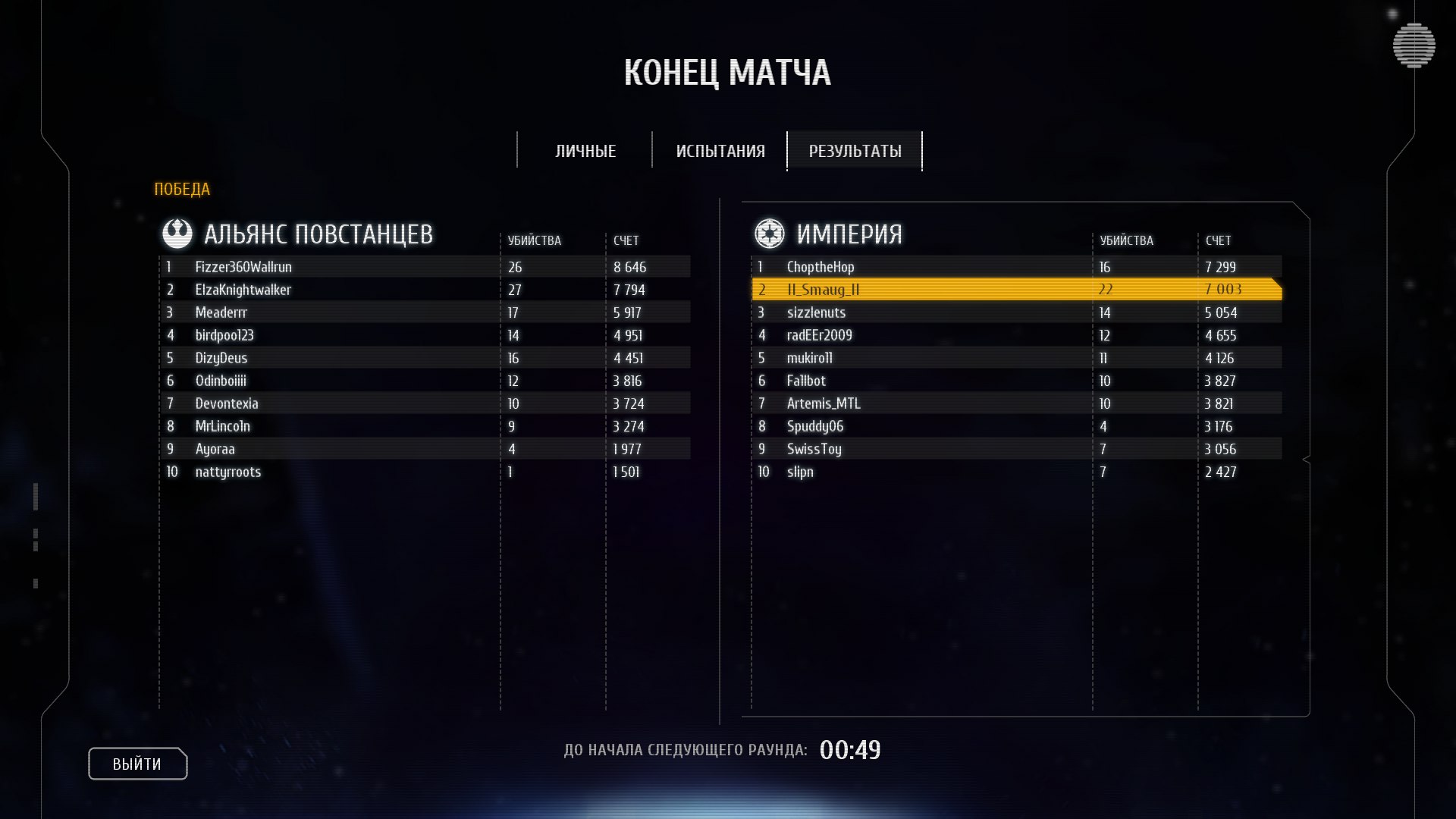Select the РЕЗУЛЬТАТЫ tab
This screenshot has height=819, width=1456.
pyautogui.click(x=855, y=151)
